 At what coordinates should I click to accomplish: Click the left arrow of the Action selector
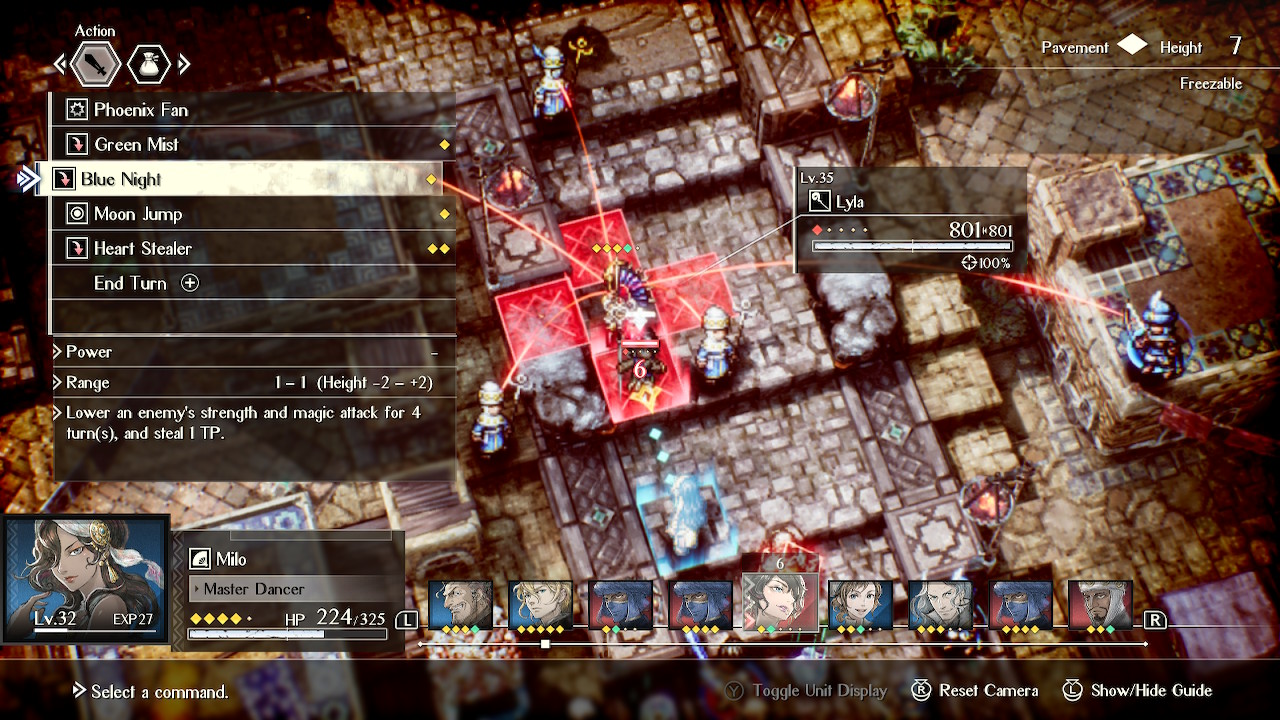60,63
